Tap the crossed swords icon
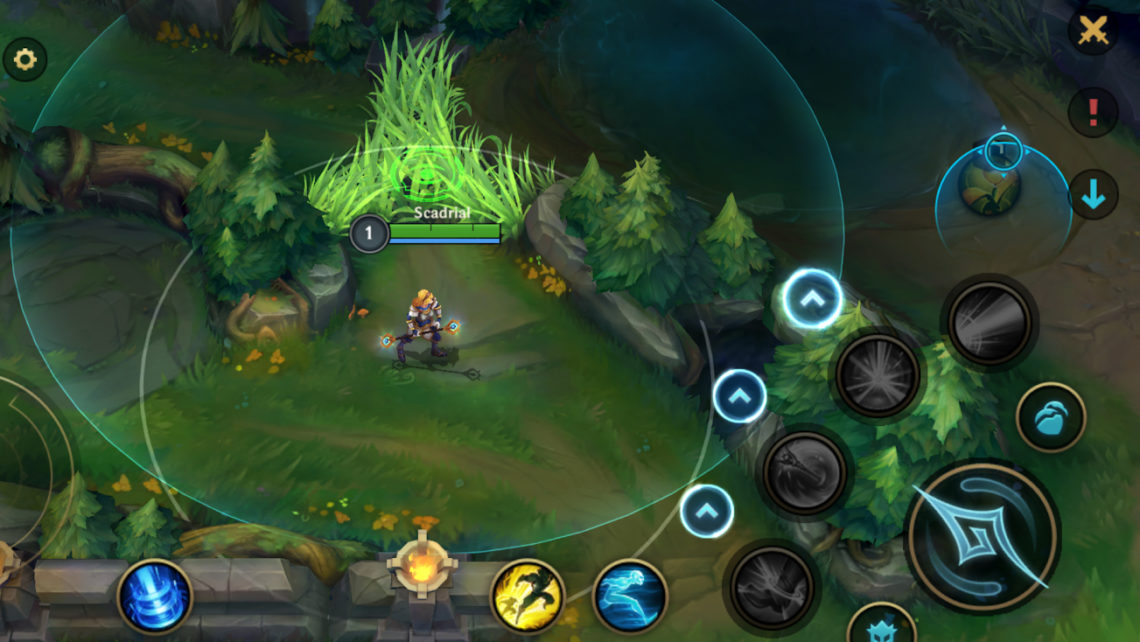This screenshot has width=1140, height=642. coord(1093,31)
